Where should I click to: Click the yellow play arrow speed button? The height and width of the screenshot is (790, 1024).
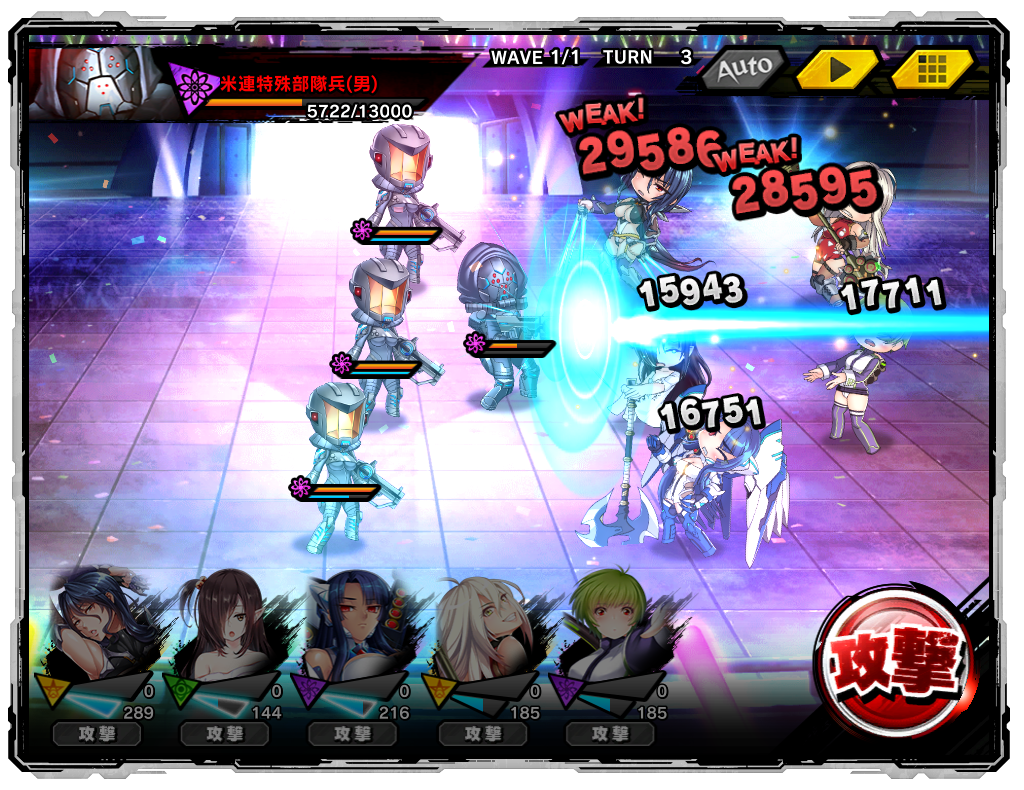[x=837, y=69]
